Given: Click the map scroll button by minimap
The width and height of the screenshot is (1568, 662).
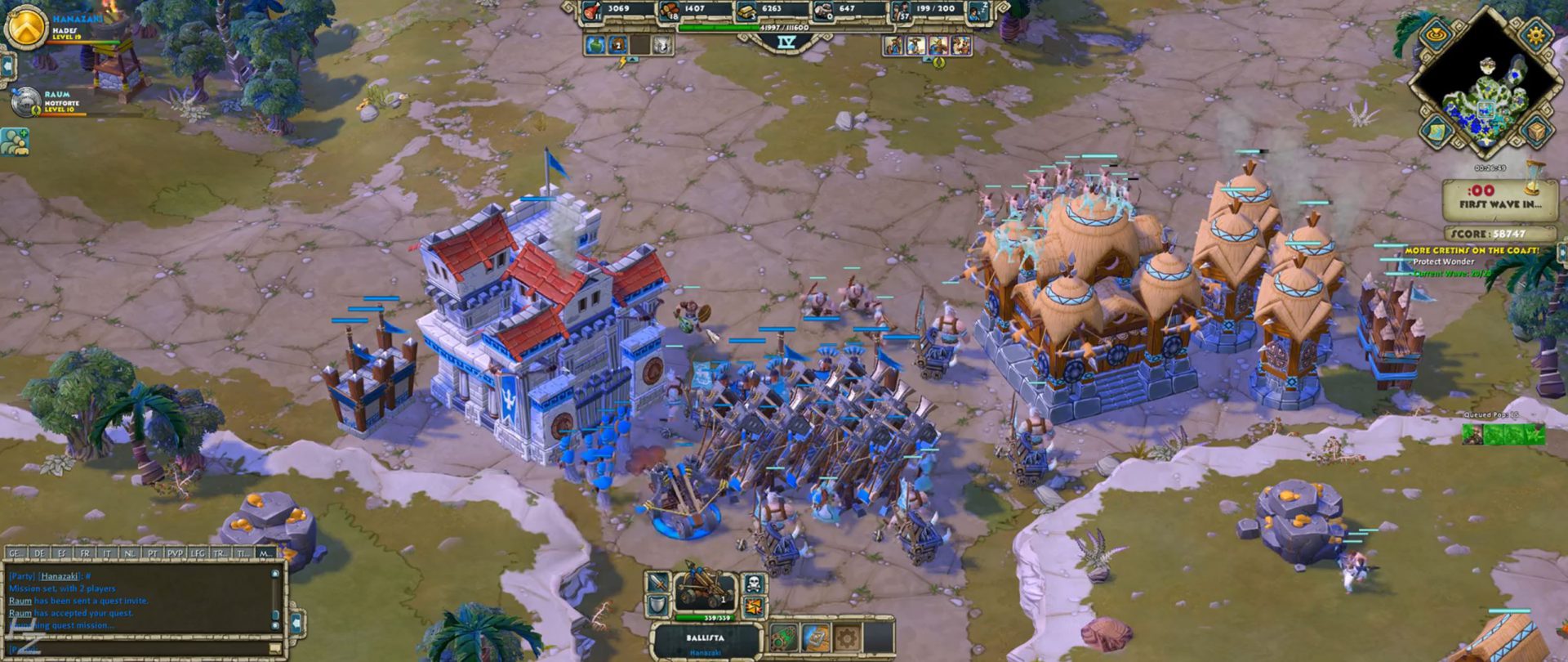Looking at the screenshot, I should click(1436, 131).
